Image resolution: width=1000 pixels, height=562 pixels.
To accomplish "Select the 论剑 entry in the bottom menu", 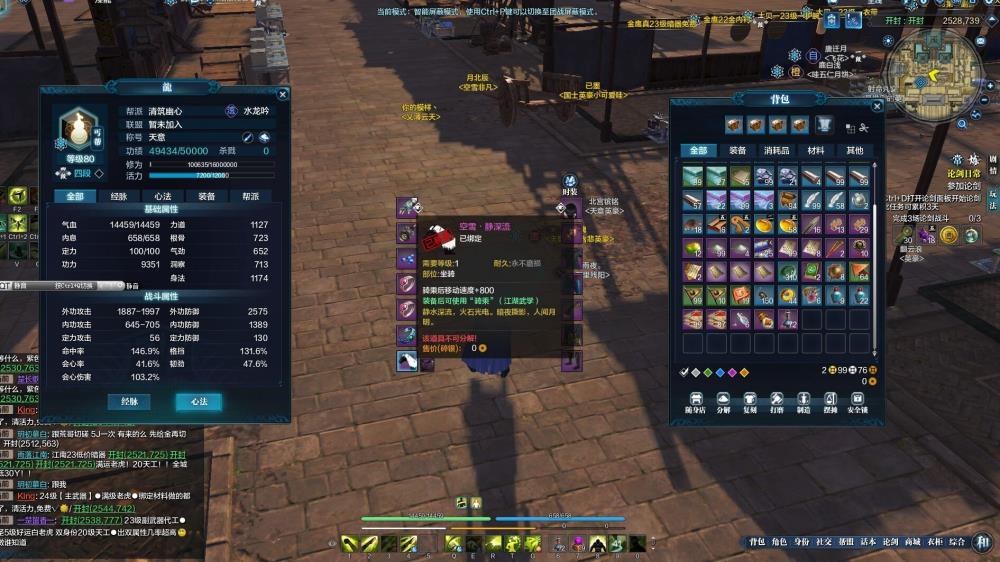I will pyautogui.click(x=890, y=542).
